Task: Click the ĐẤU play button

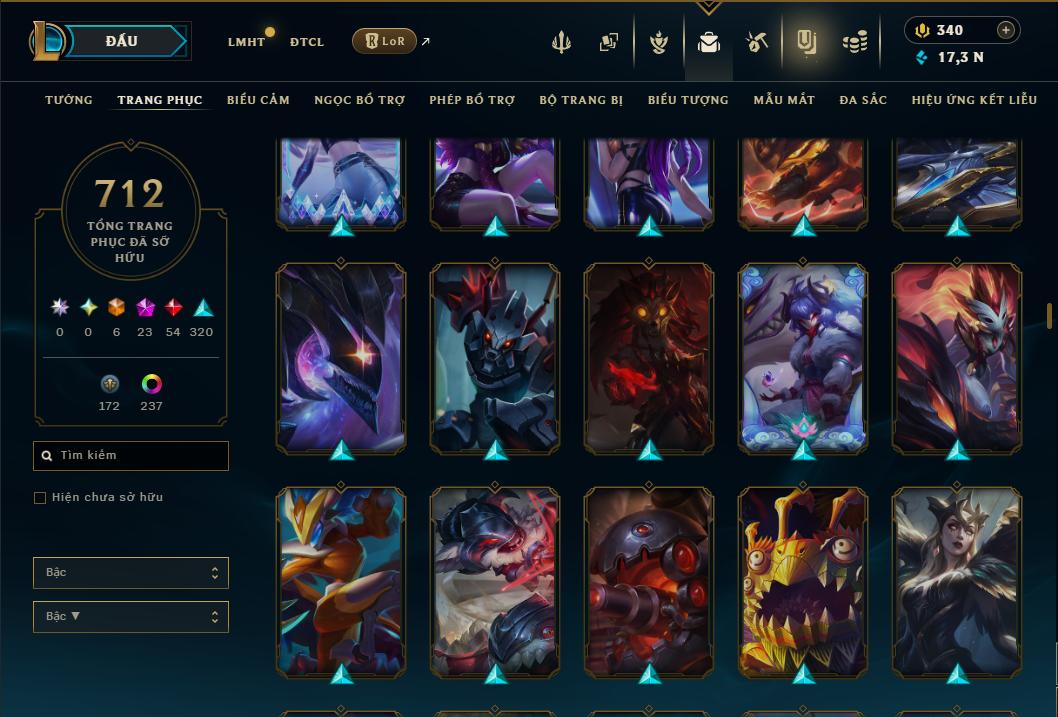Action: point(121,41)
